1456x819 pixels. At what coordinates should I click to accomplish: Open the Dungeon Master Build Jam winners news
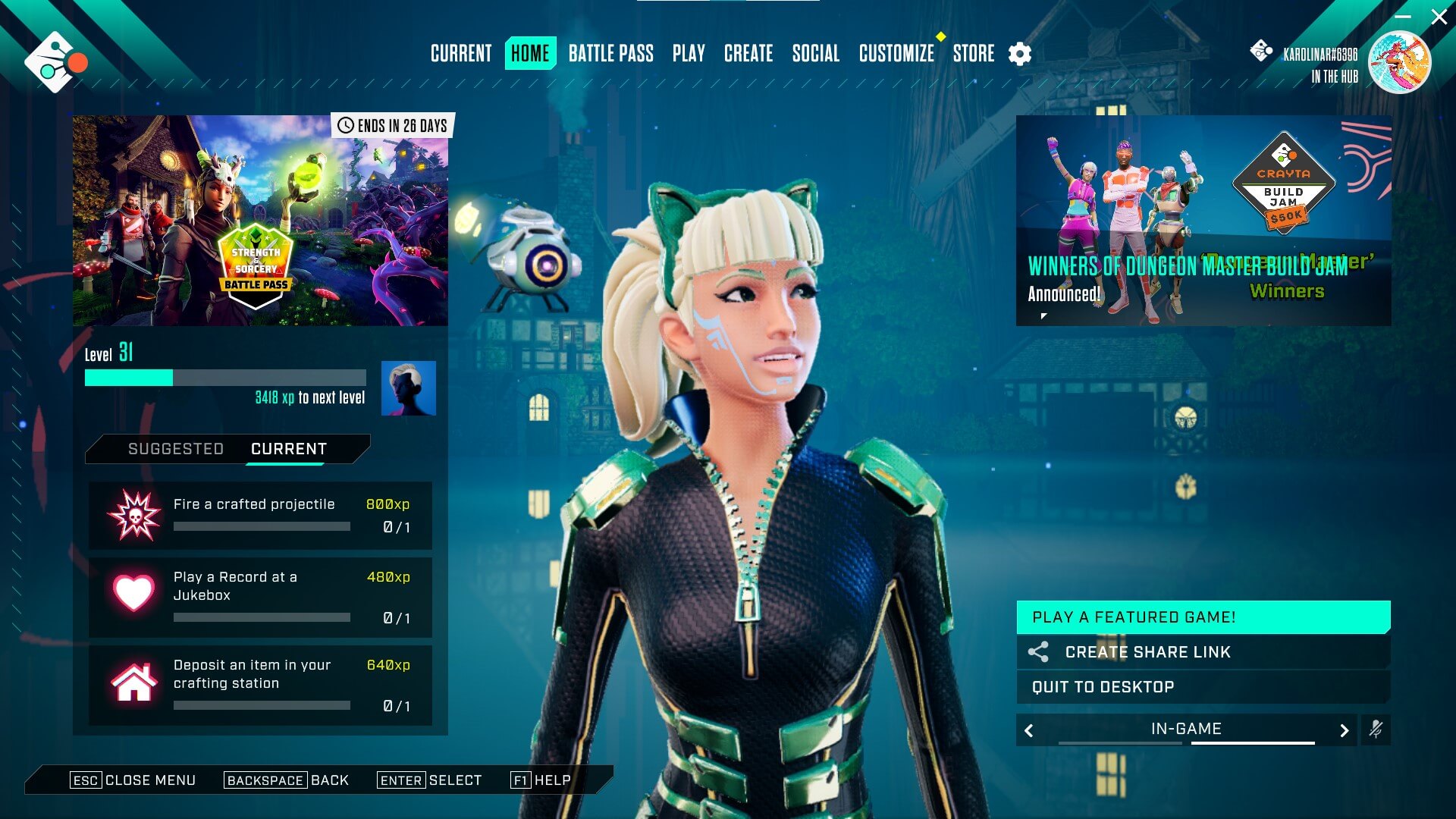pos(1203,221)
